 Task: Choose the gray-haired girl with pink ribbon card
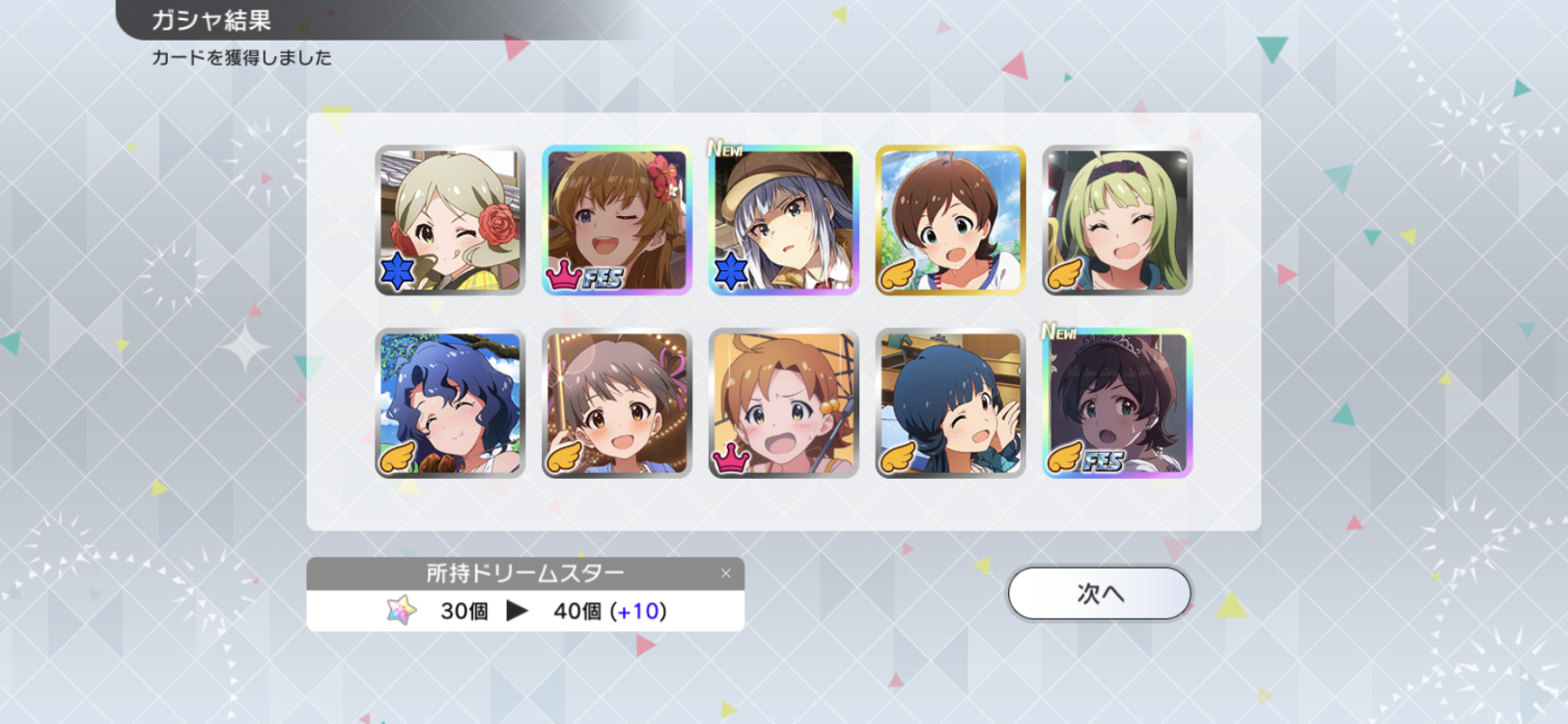(x=617, y=404)
